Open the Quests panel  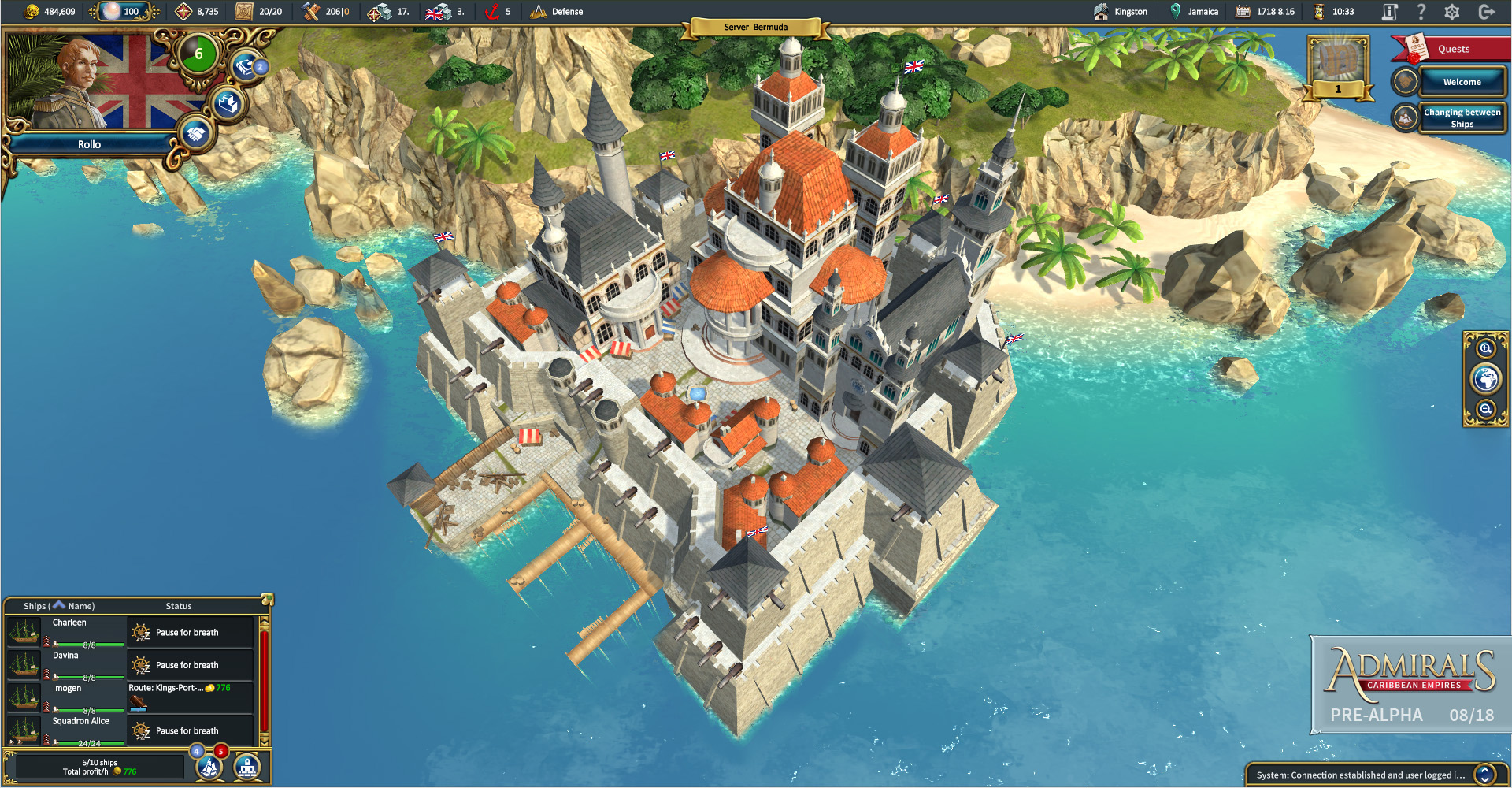point(1453,49)
